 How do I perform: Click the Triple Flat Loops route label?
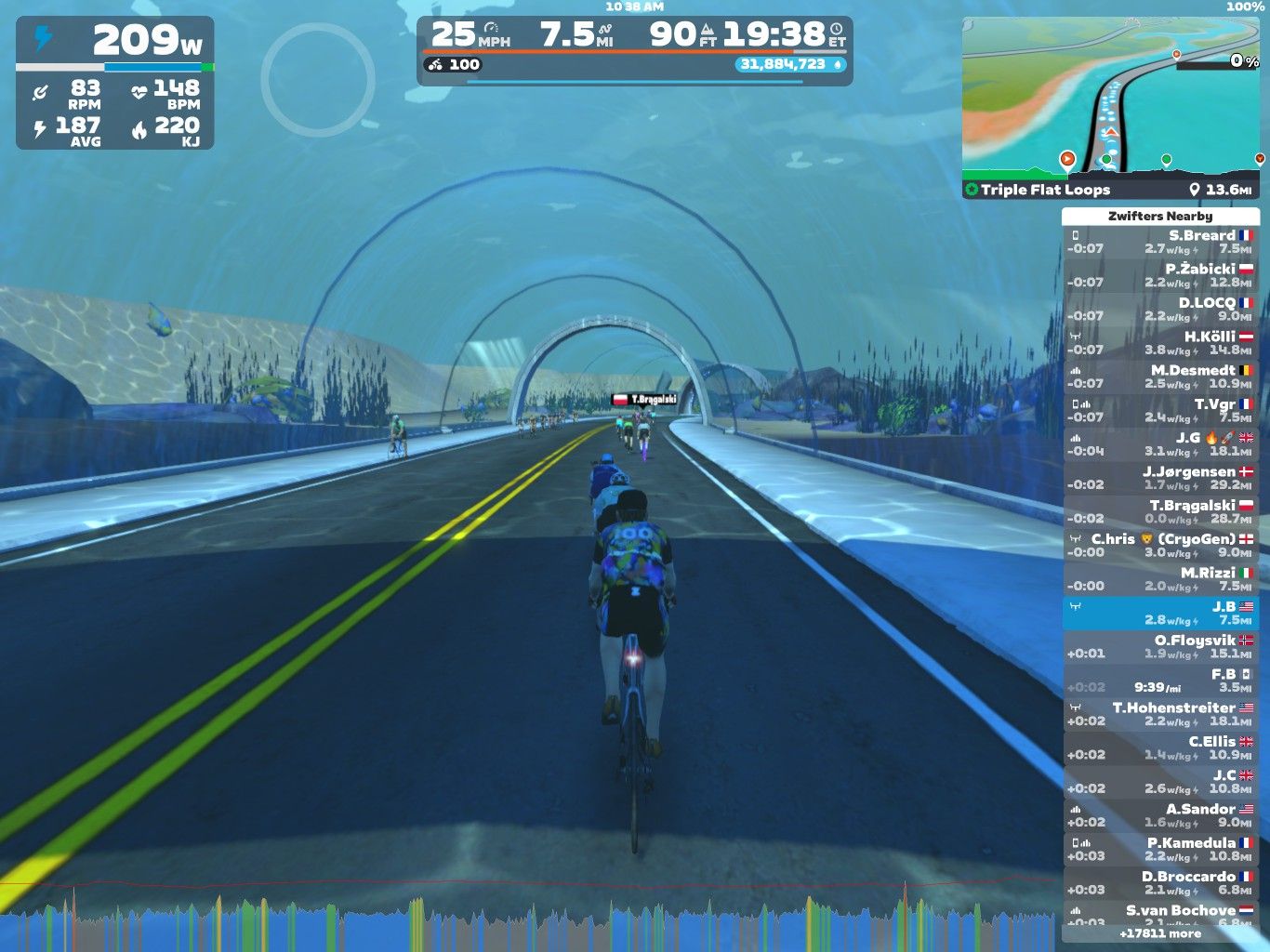[1045, 190]
